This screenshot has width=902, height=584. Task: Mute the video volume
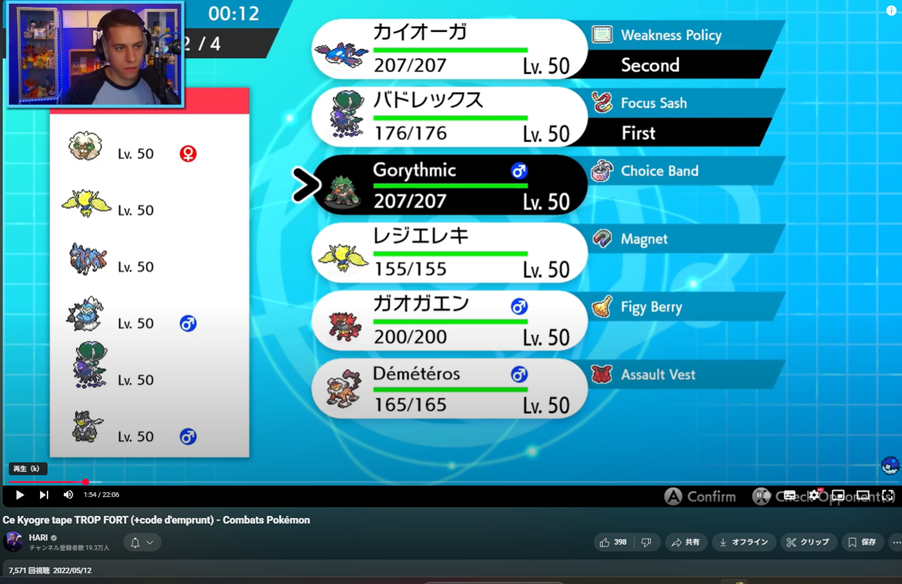click(68, 495)
